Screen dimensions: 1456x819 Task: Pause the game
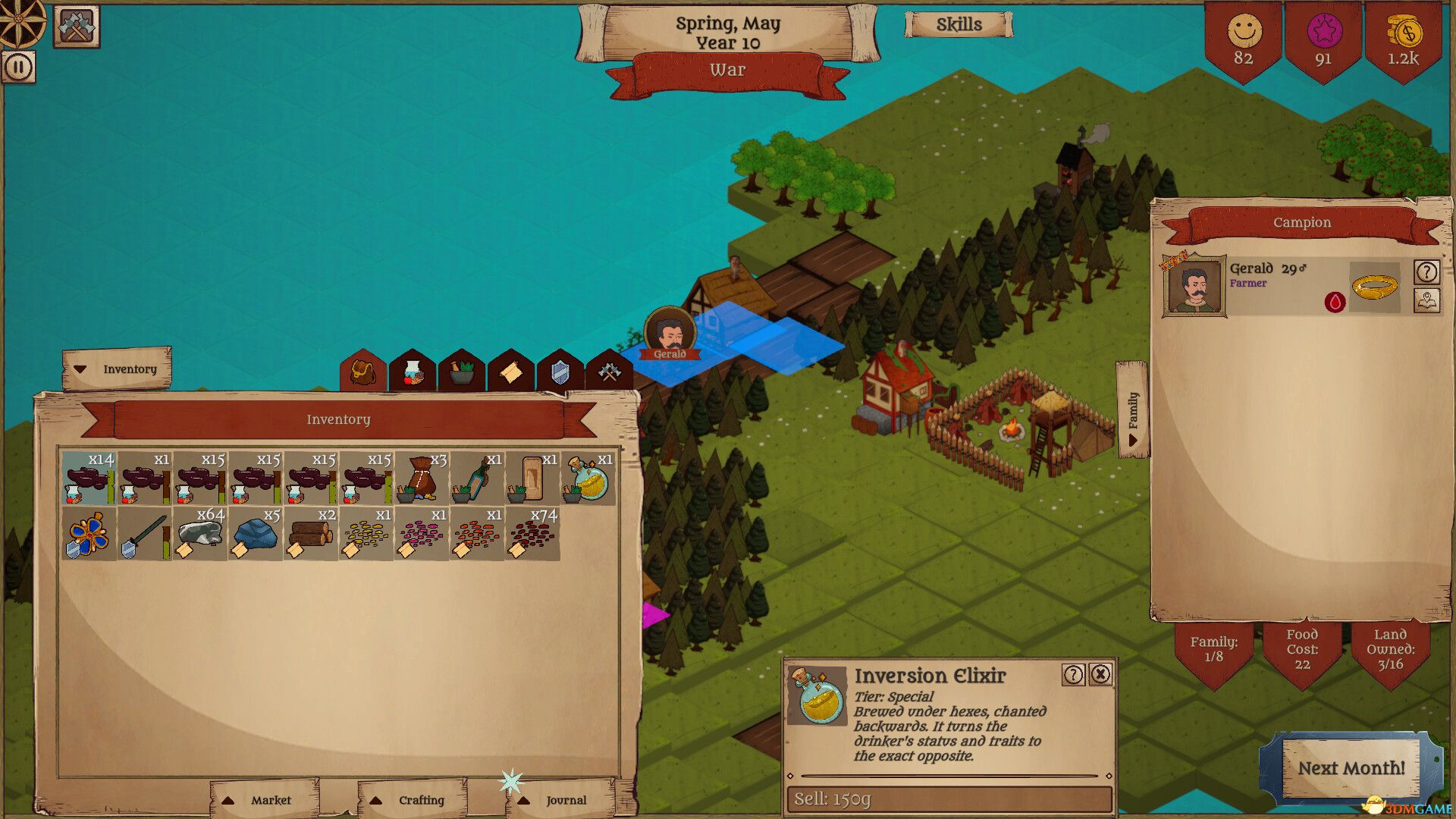tap(17, 66)
